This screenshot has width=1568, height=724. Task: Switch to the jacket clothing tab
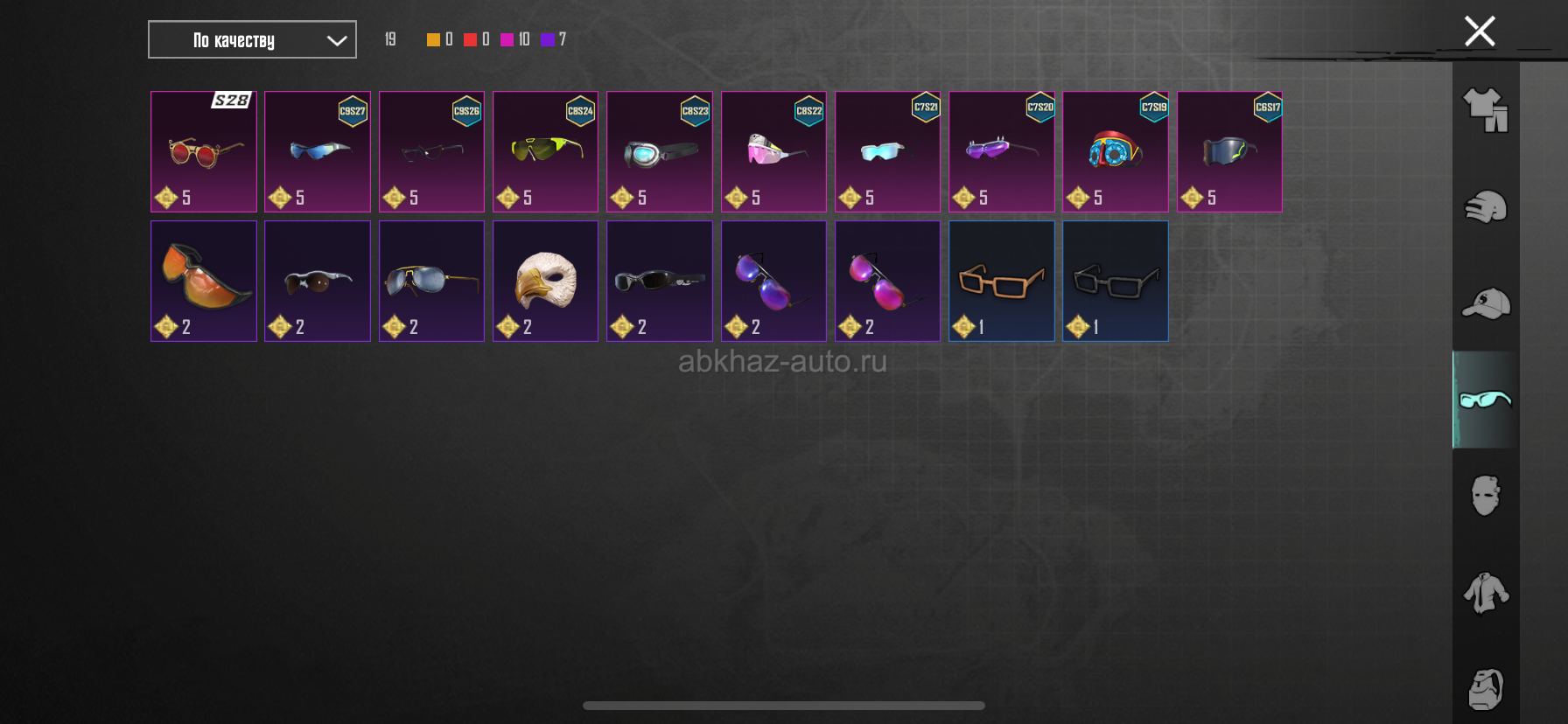(x=1486, y=593)
